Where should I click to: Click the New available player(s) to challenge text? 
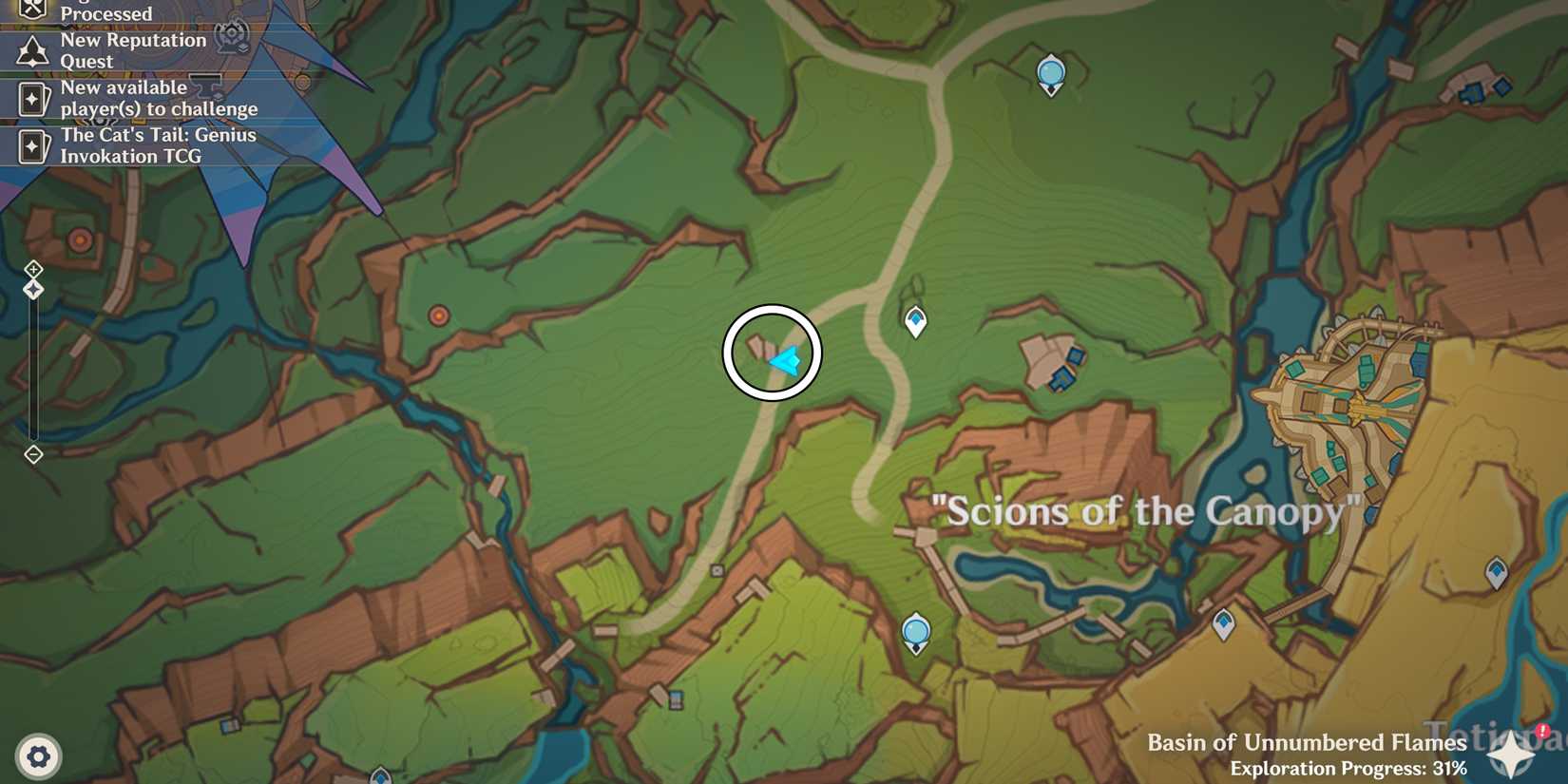(159, 98)
